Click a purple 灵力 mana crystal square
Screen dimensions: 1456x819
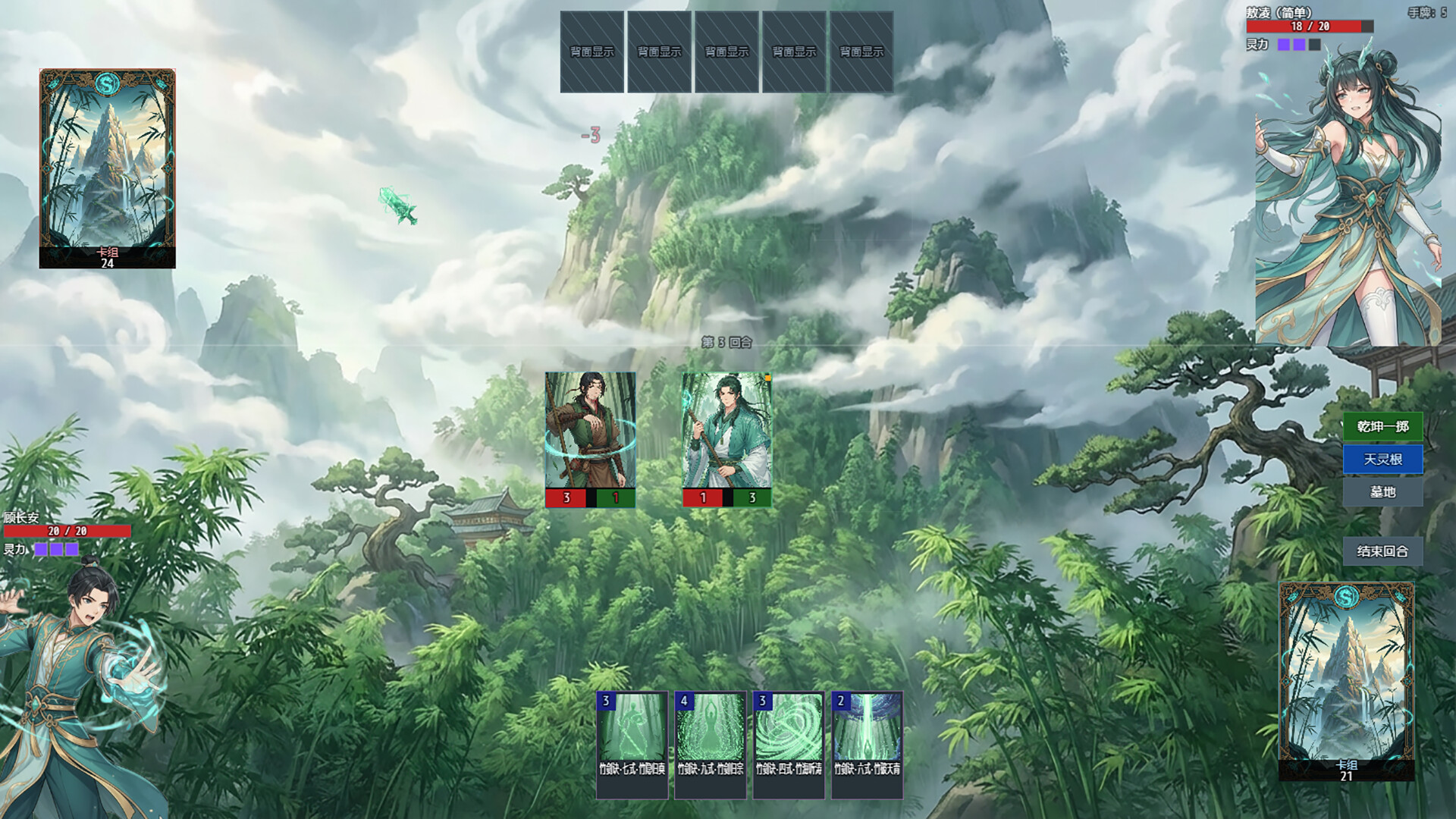click(x=42, y=548)
